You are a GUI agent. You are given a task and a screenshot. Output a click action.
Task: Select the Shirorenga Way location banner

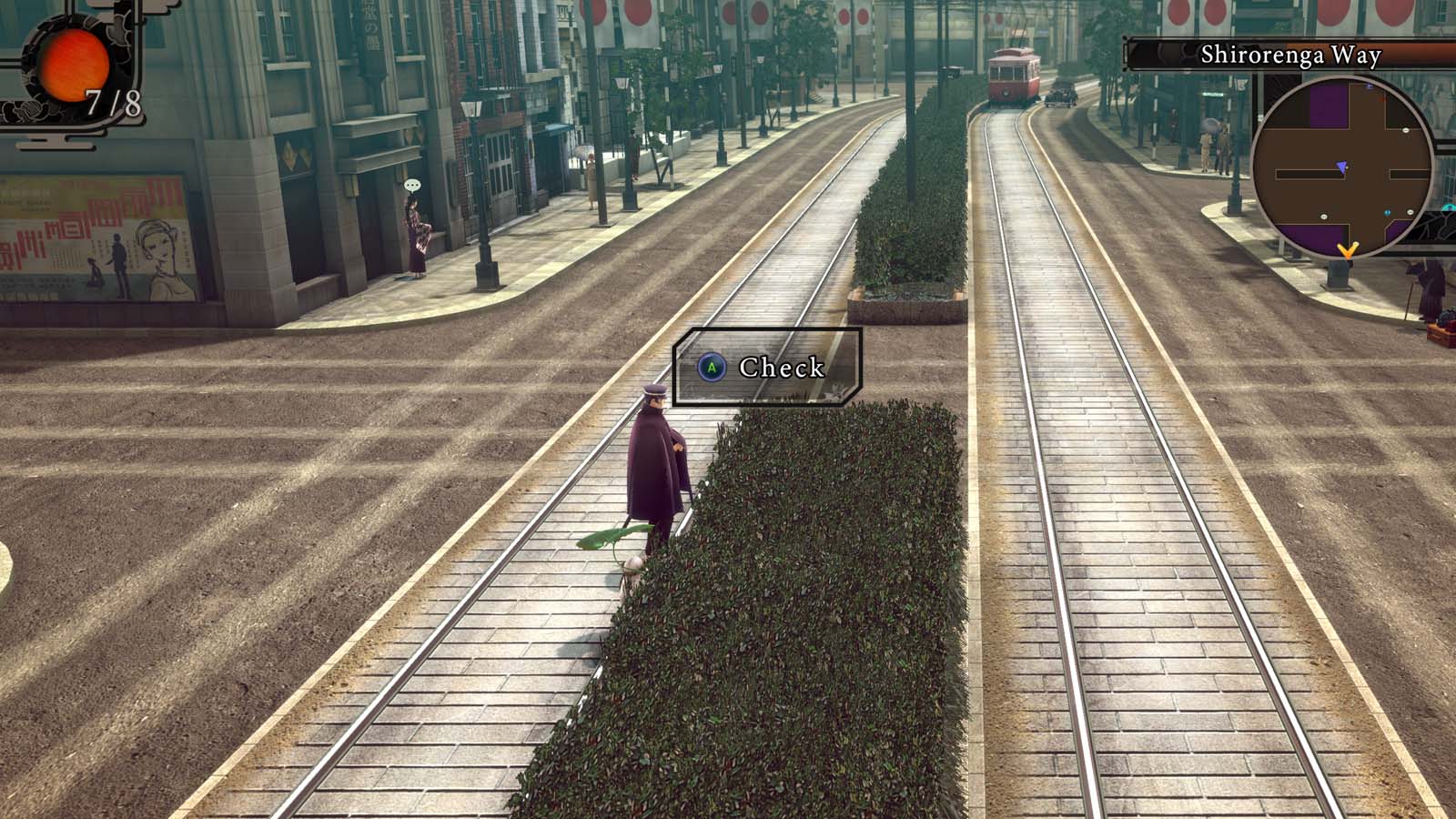[1289, 55]
